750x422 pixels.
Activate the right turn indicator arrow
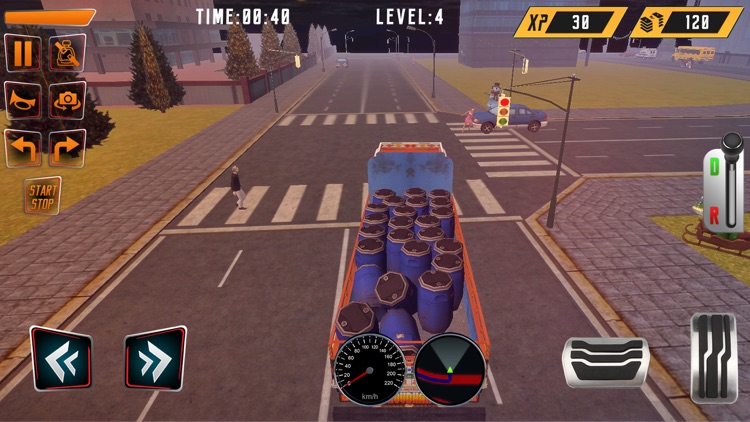67,148
